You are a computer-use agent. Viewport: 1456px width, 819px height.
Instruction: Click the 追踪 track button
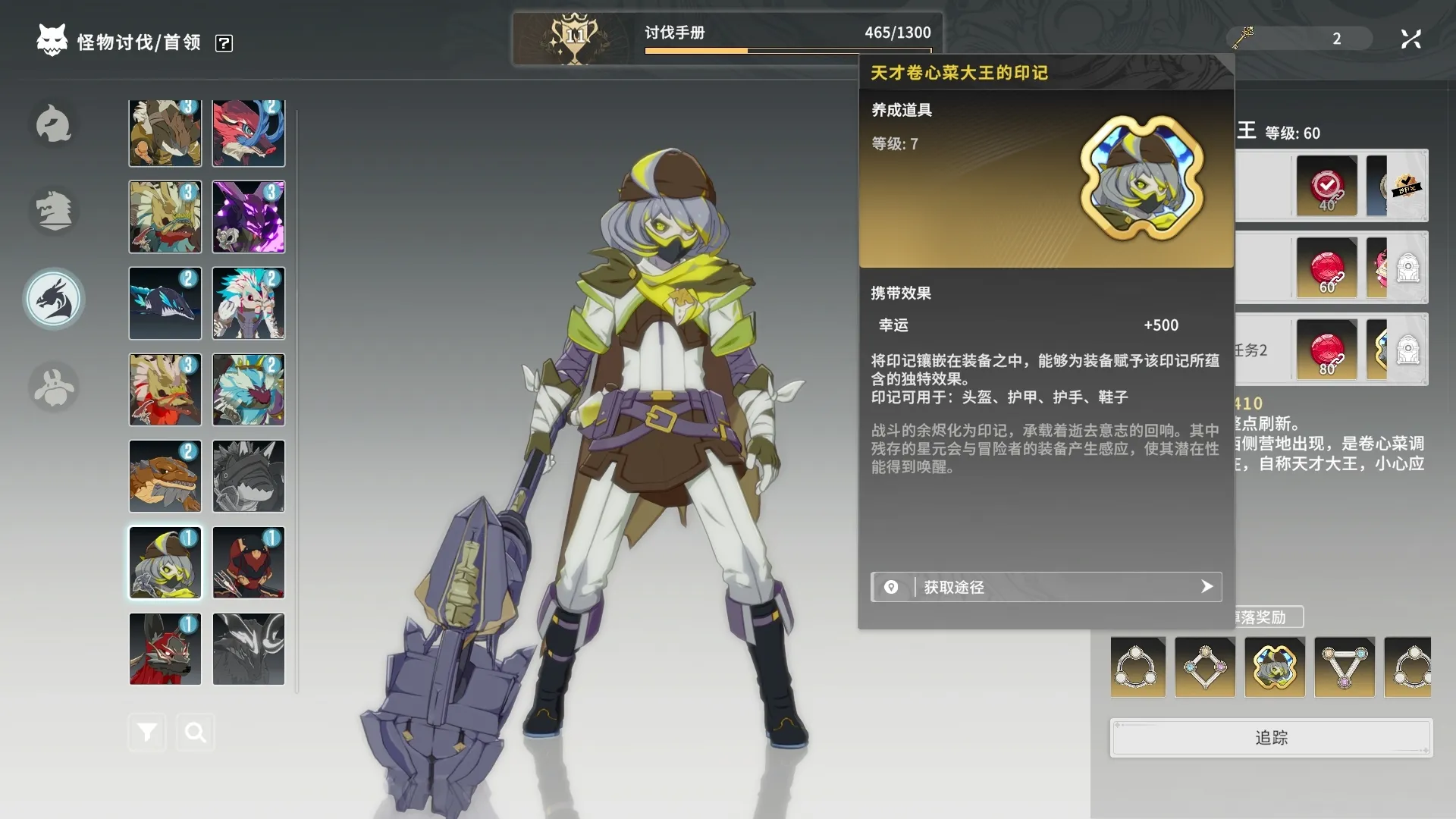point(1271,738)
